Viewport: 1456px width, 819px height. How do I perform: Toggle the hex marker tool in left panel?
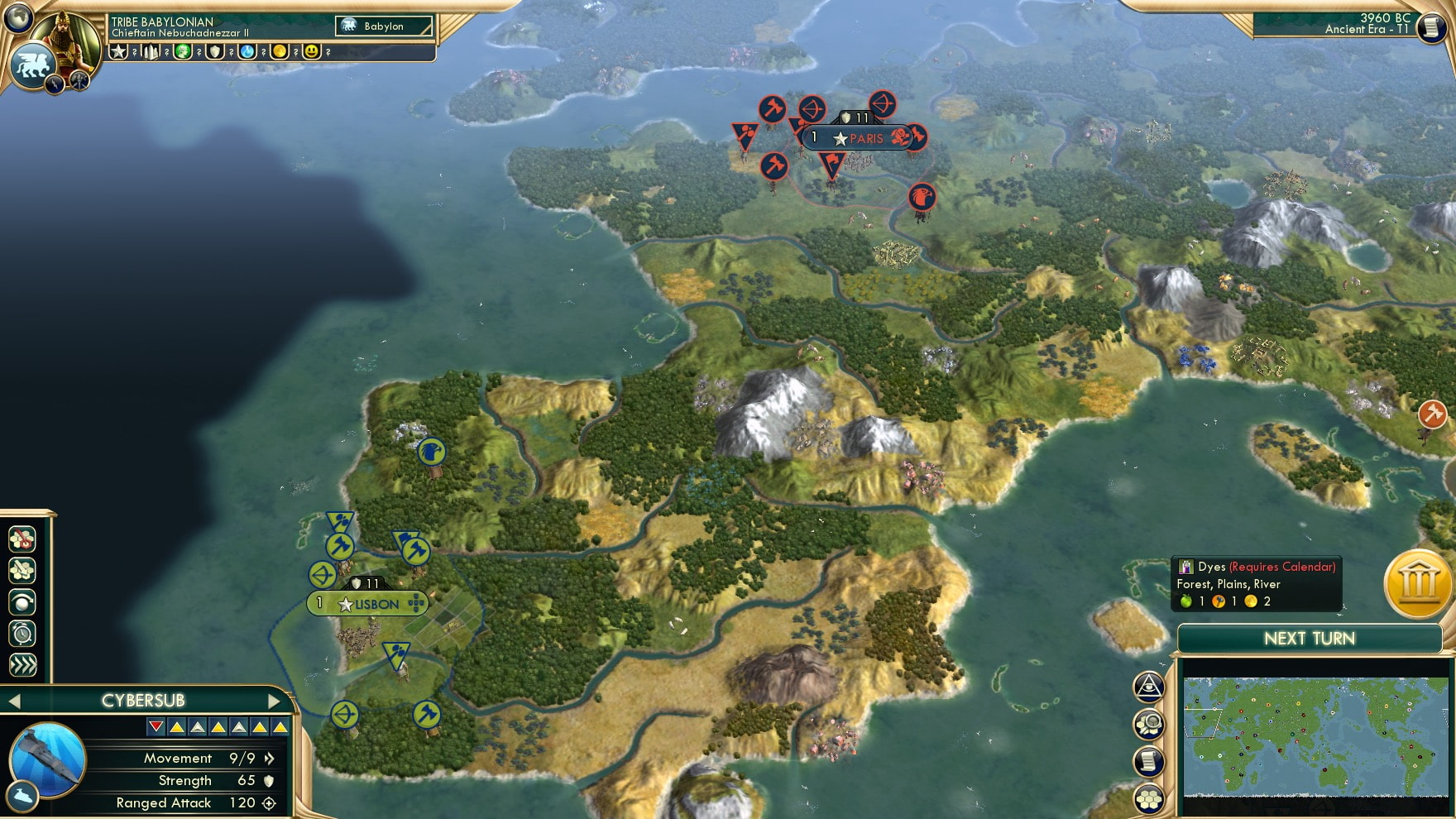(22, 539)
